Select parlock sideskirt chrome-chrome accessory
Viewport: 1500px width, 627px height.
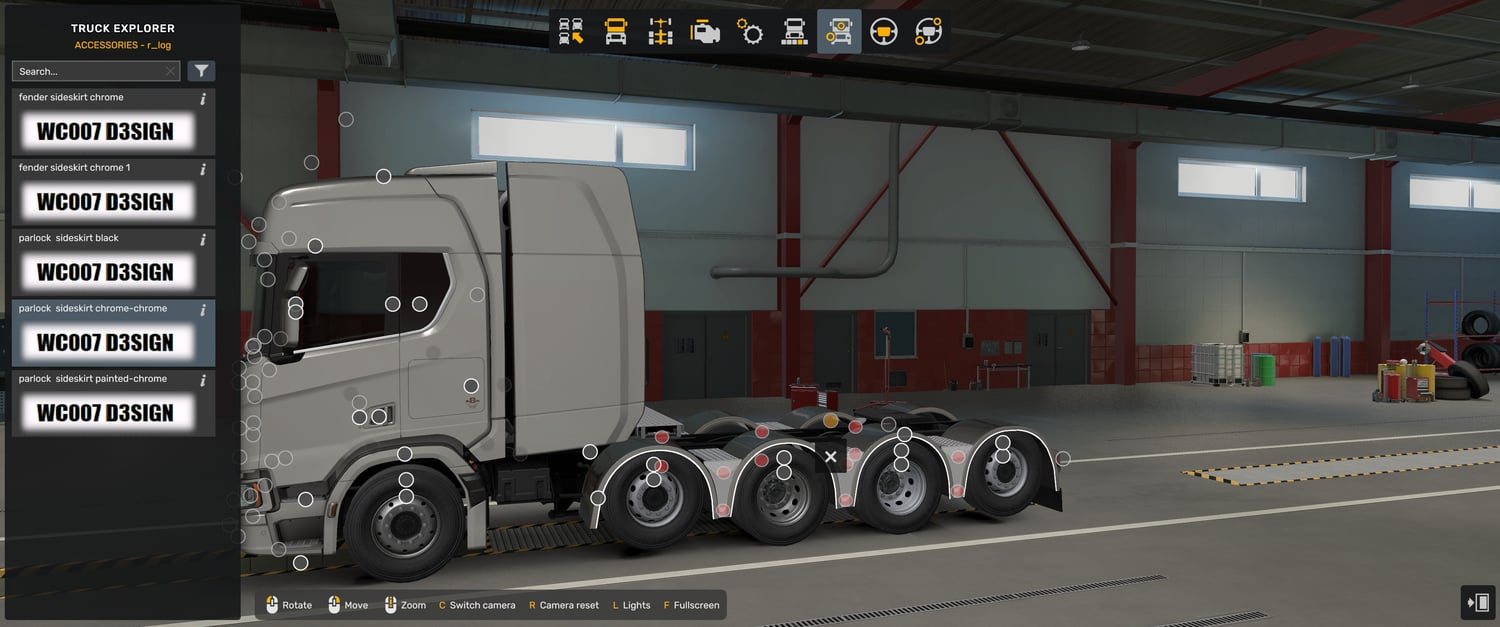[105, 342]
